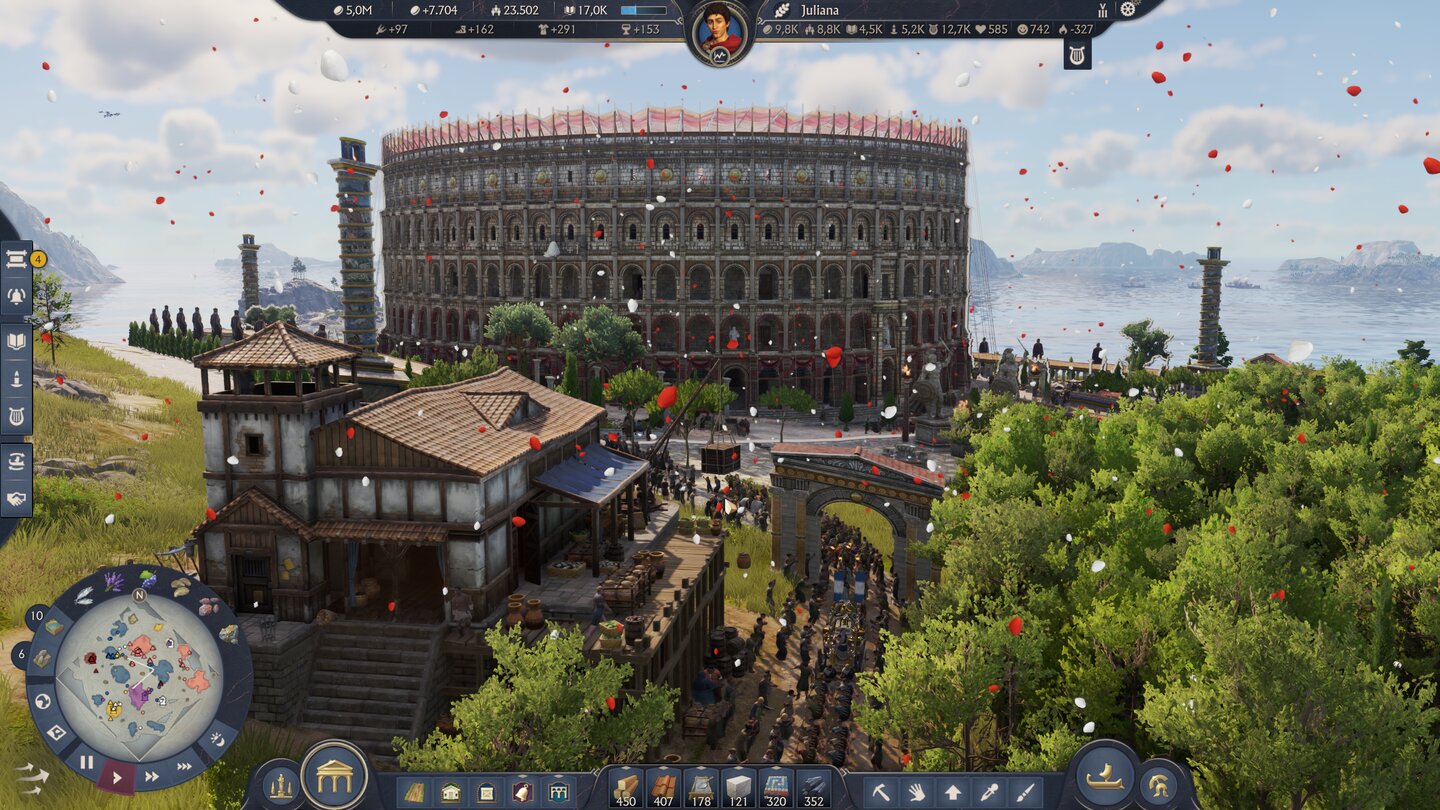Set game to normal play speed

[x=117, y=776]
